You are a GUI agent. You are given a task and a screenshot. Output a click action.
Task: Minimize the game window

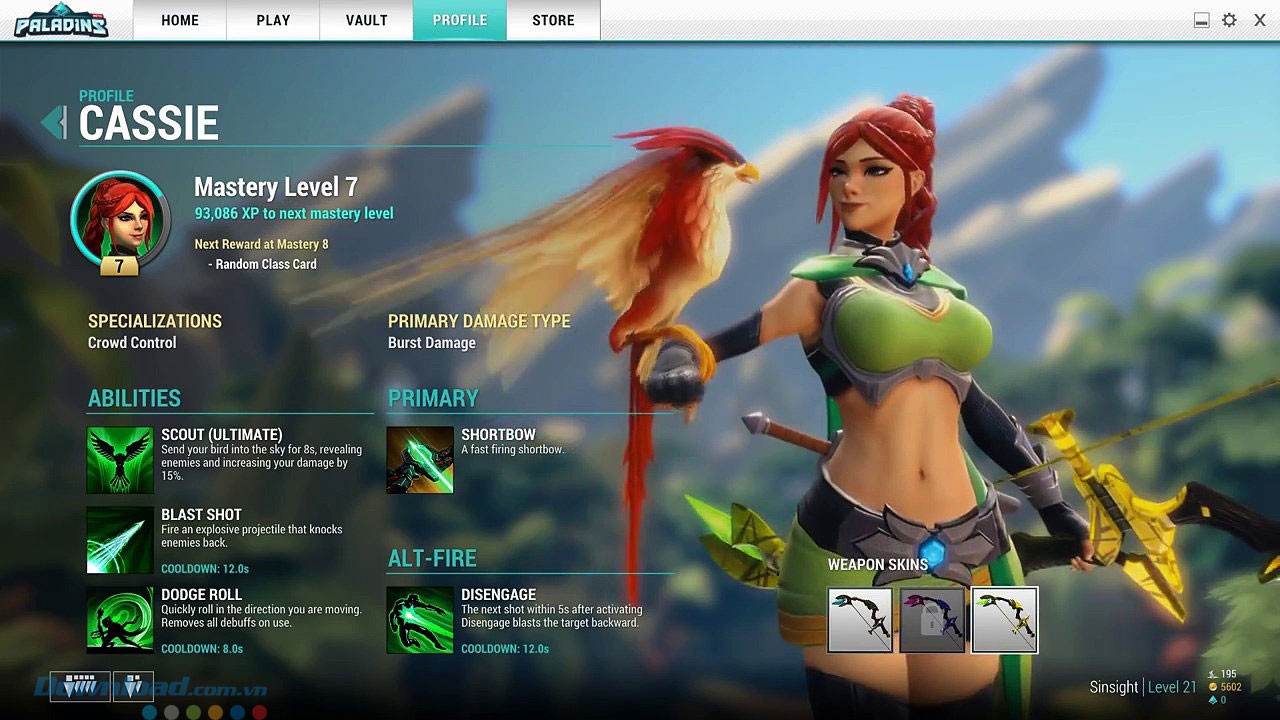(x=1201, y=20)
